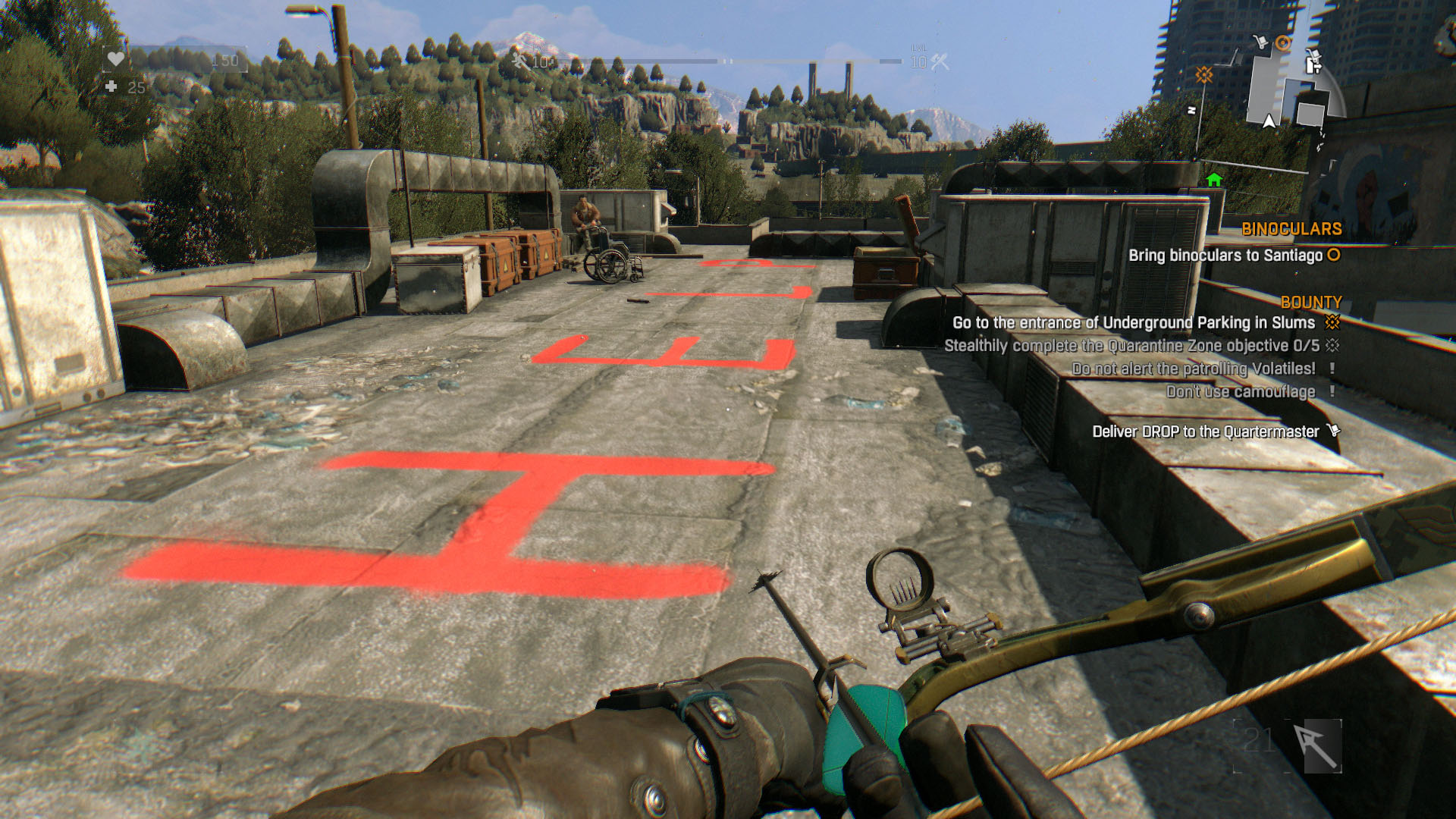Choose the Underground Parking in Slums objective
The height and width of the screenshot is (819, 1456).
pyautogui.click(x=1133, y=323)
